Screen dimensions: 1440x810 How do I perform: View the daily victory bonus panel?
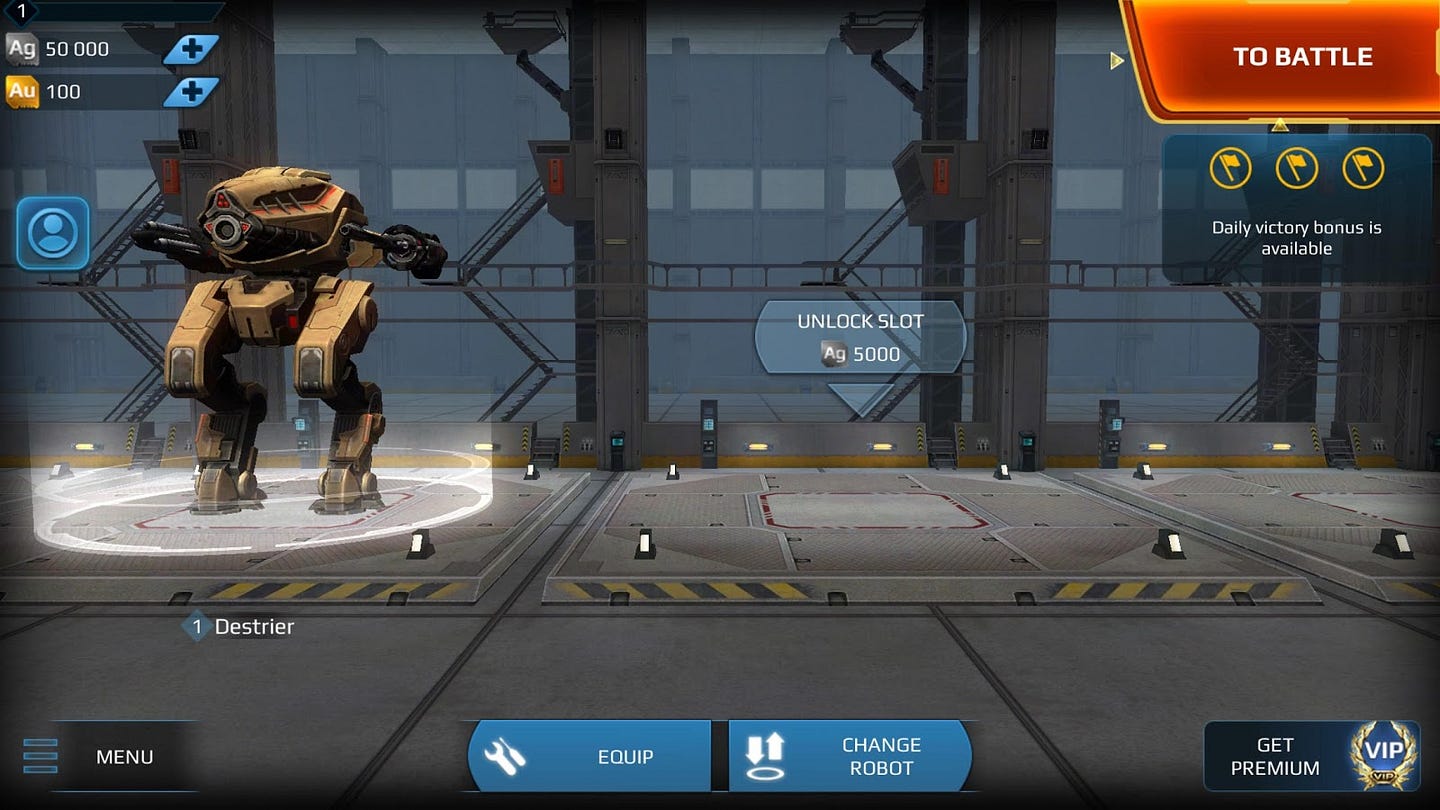pos(1296,208)
